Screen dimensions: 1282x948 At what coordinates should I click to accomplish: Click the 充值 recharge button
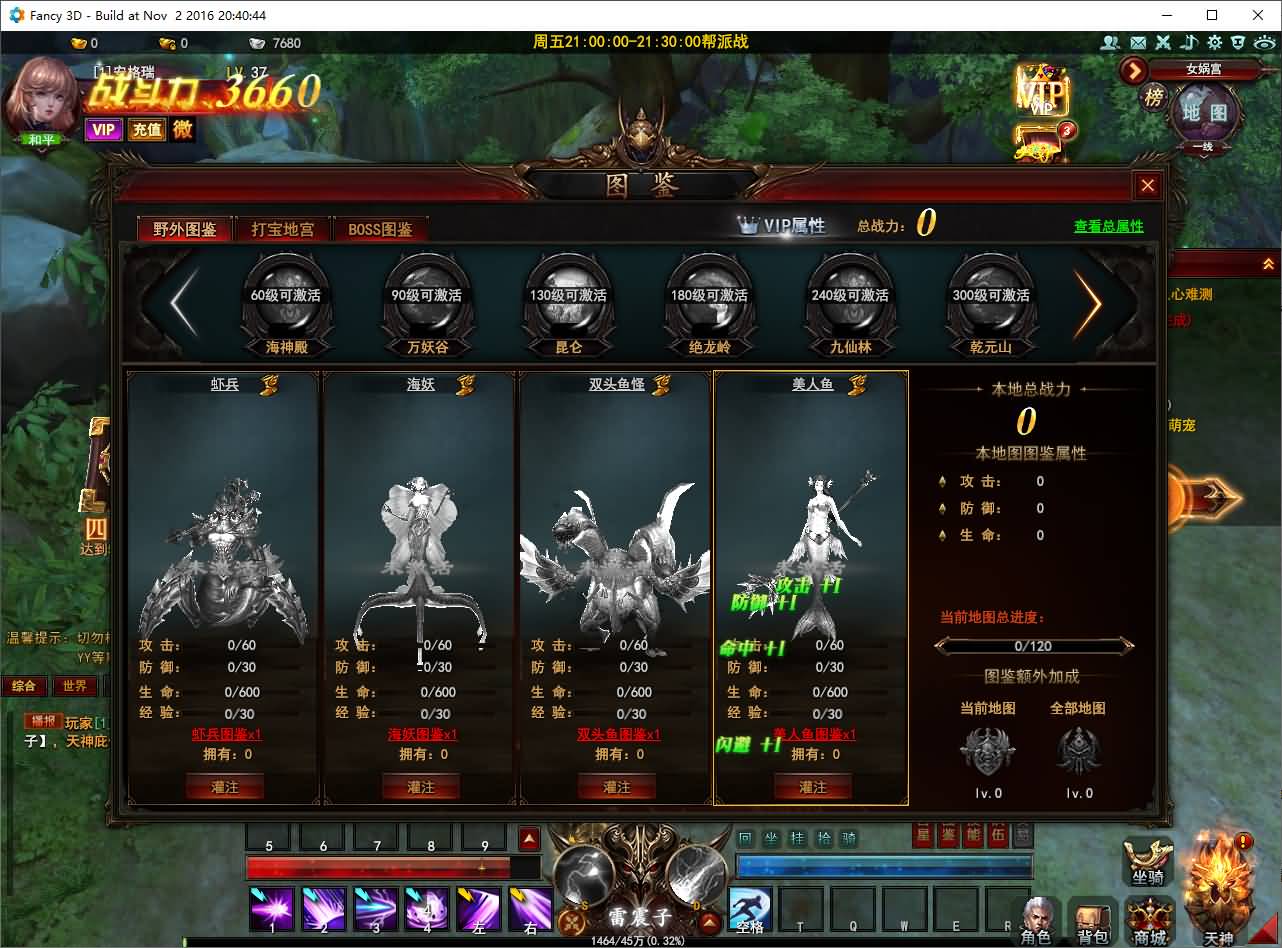147,129
